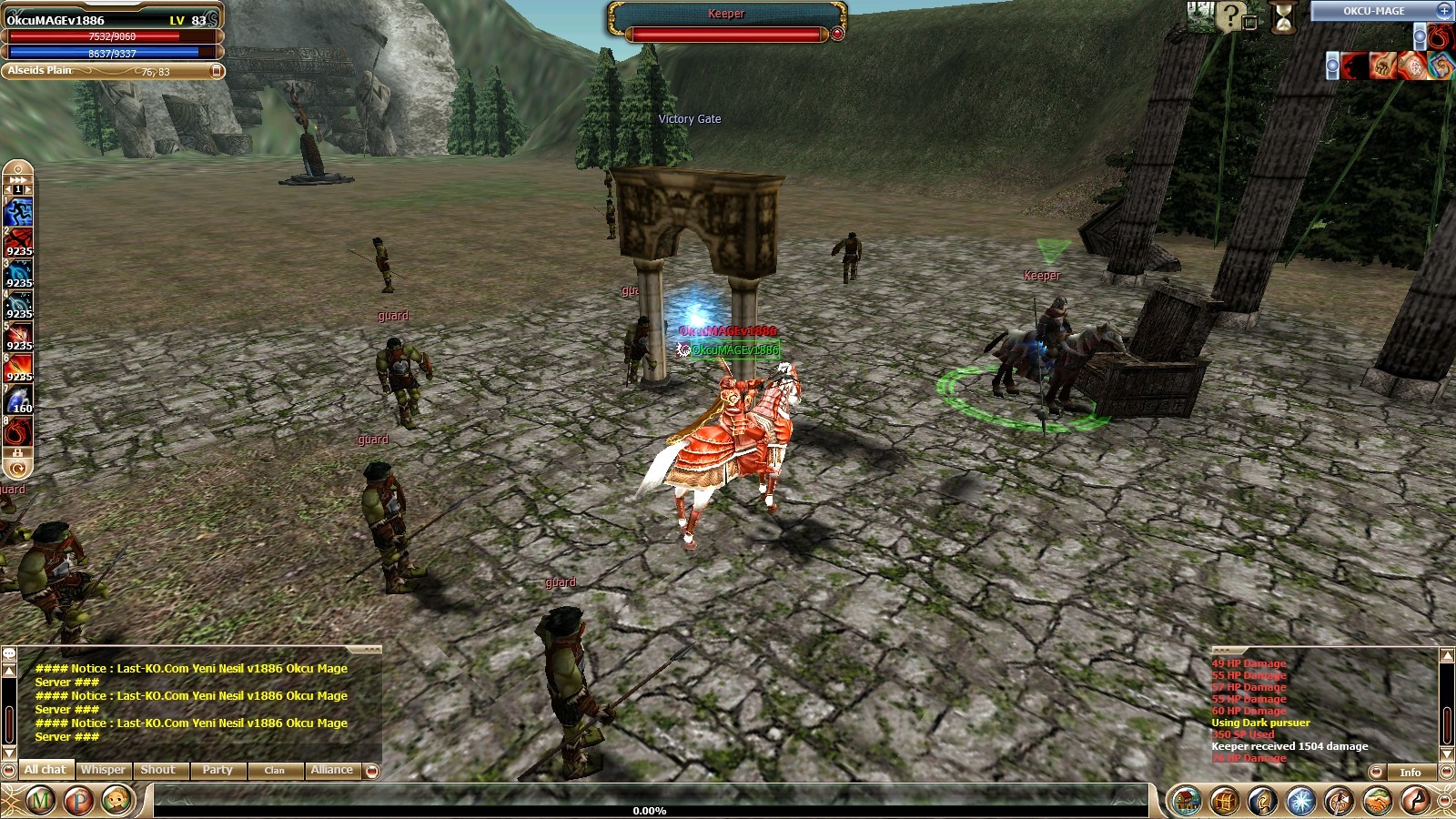
Task: Rotate the skill bar with the bottom arrow button
Action: coord(17,469)
